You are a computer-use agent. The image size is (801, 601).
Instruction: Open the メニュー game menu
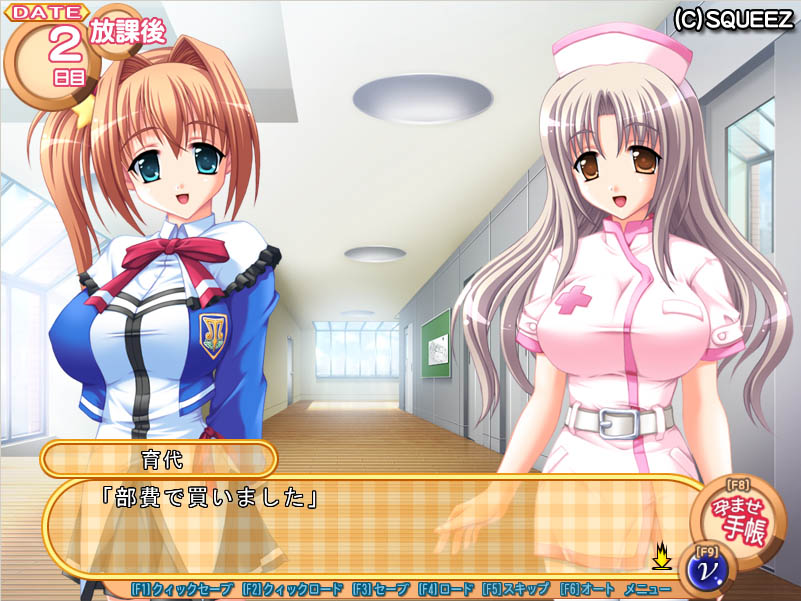pyautogui.click(x=647, y=590)
